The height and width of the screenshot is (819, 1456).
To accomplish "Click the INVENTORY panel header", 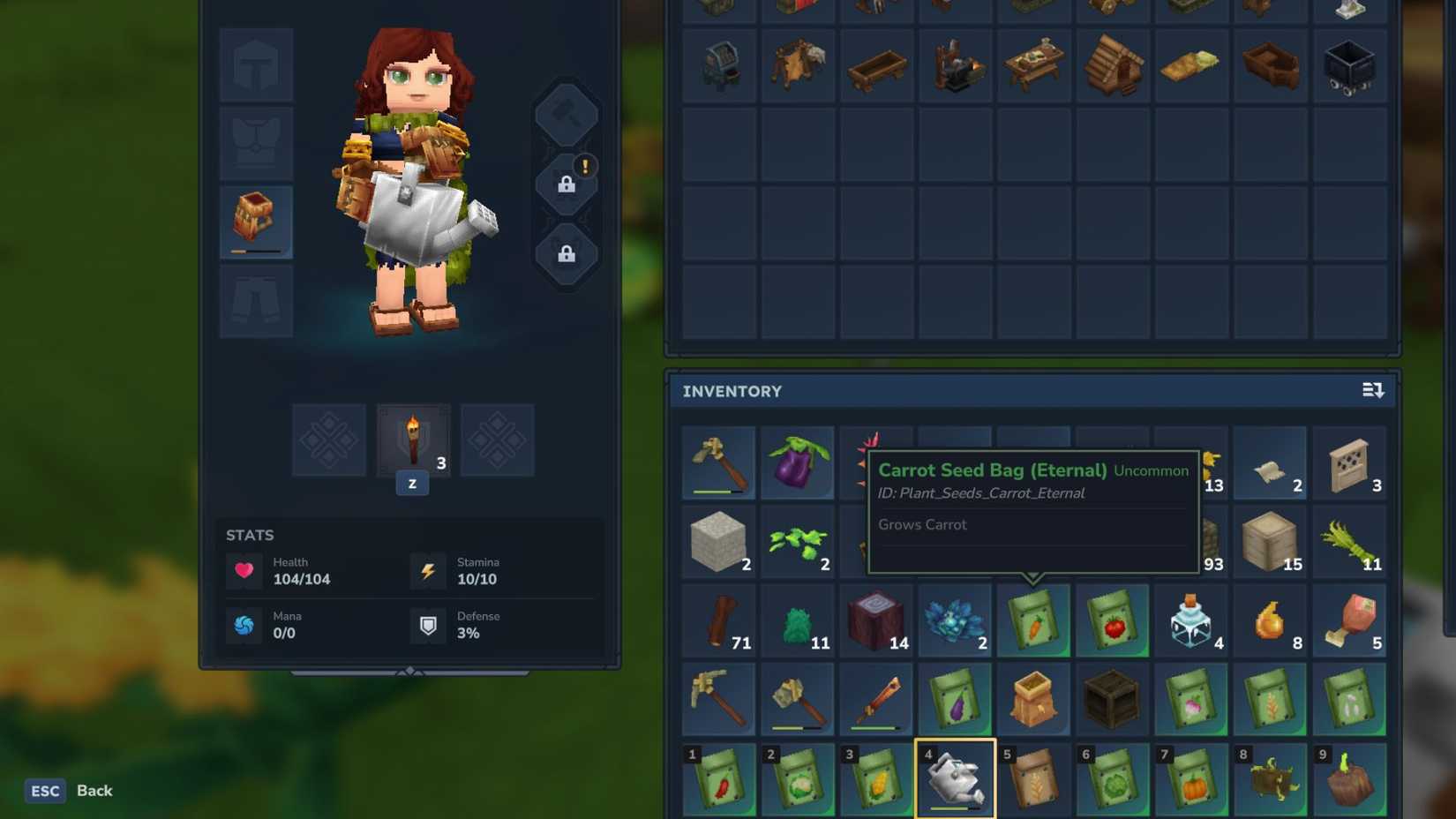I will click(x=732, y=391).
